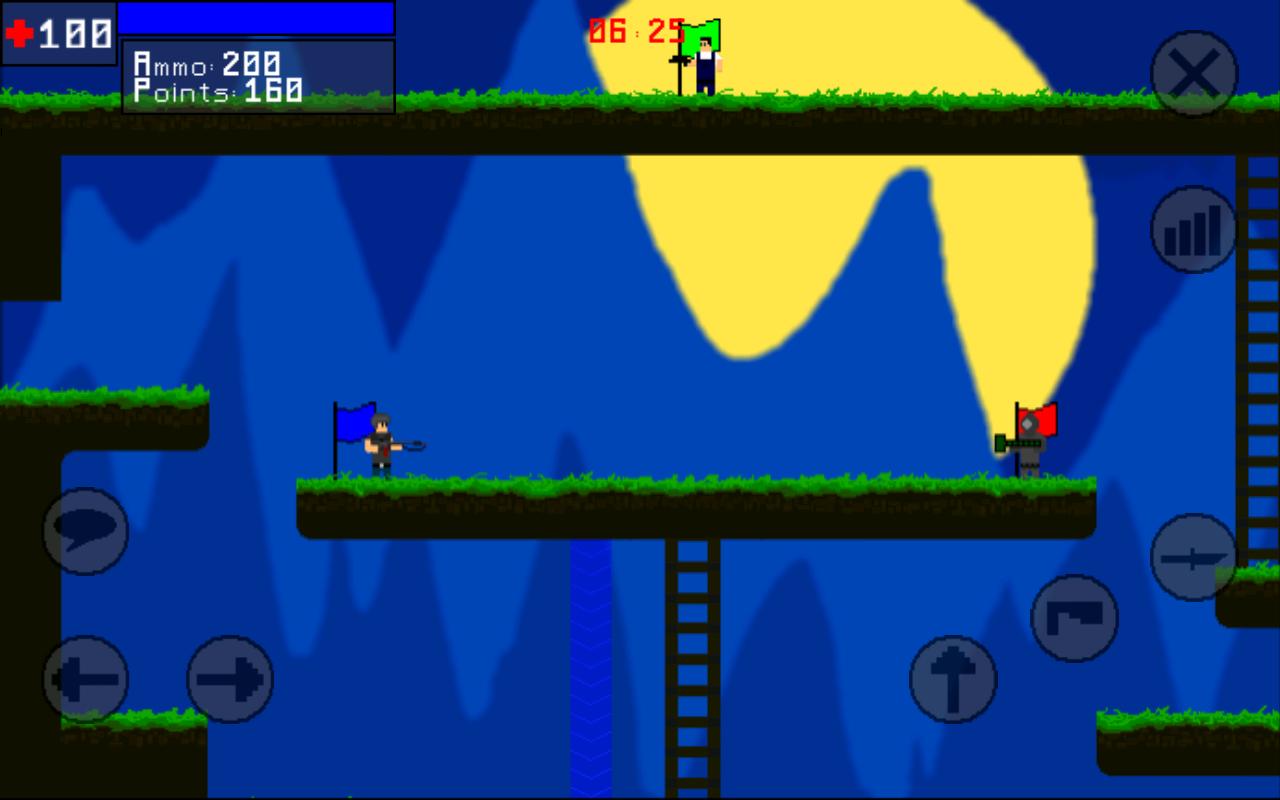Tap the X close button

tap(1194, 73)
